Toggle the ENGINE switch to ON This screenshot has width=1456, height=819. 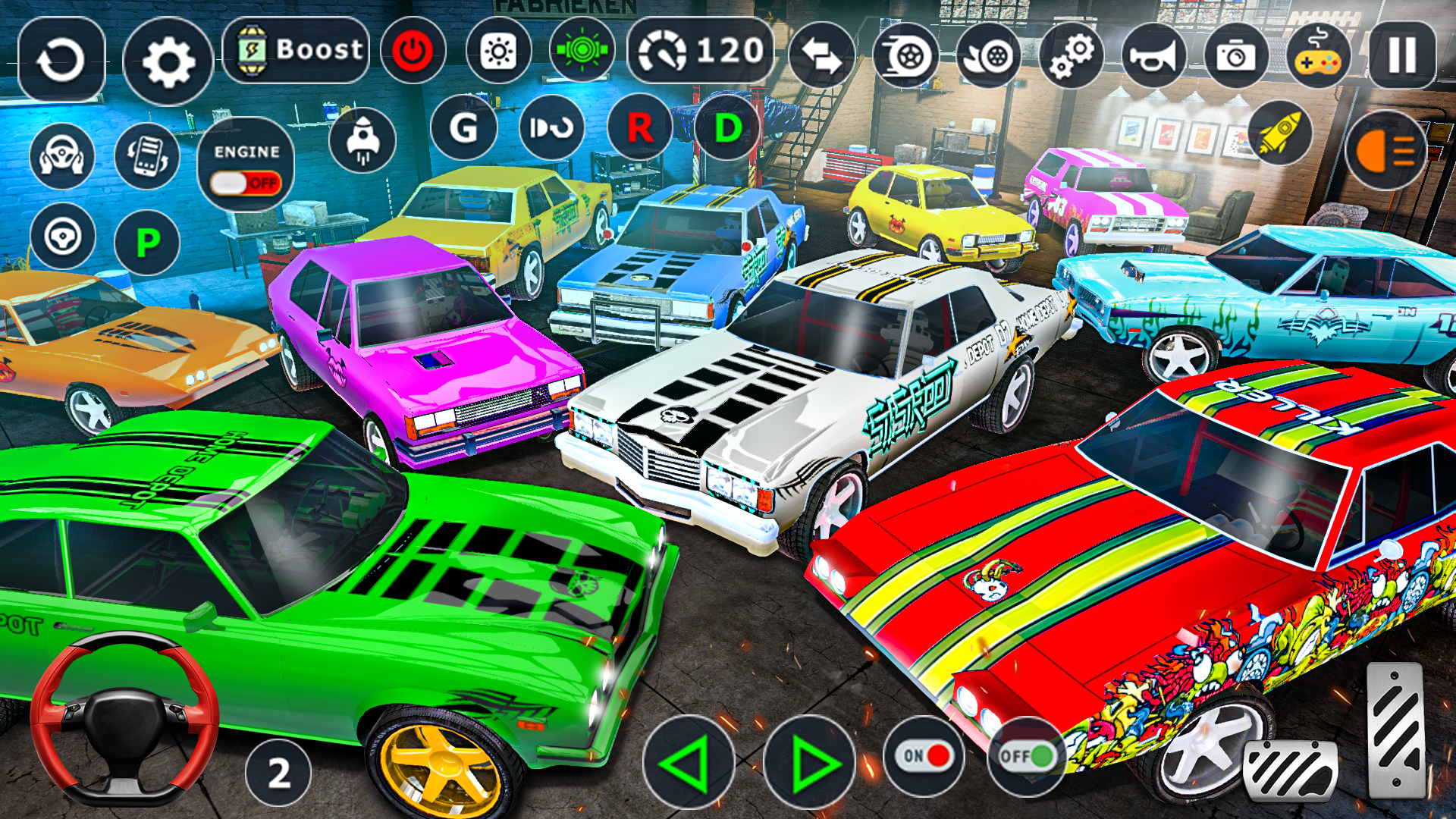click(246, 182)
